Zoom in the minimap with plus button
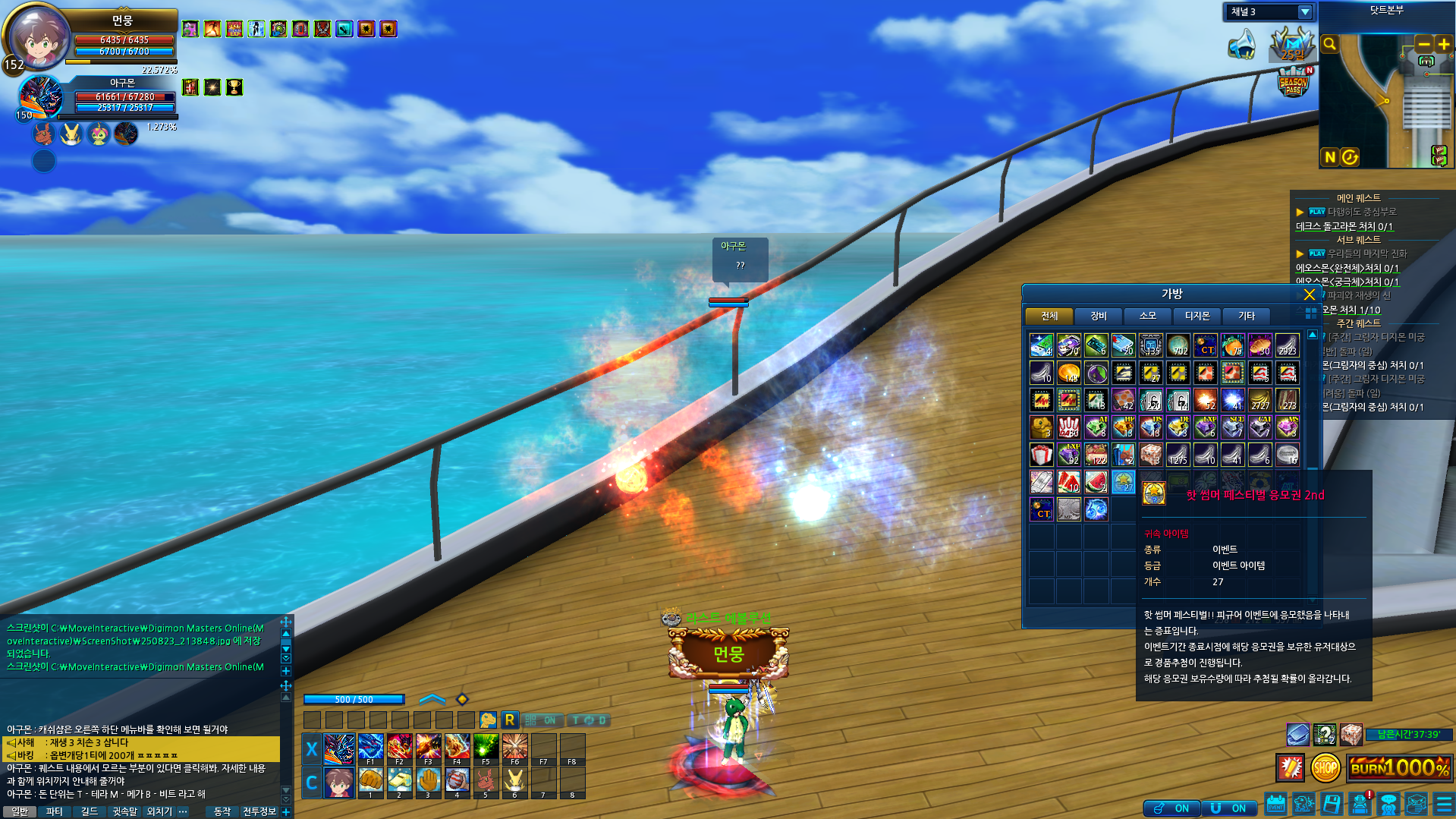 (x=1443, y=45)
